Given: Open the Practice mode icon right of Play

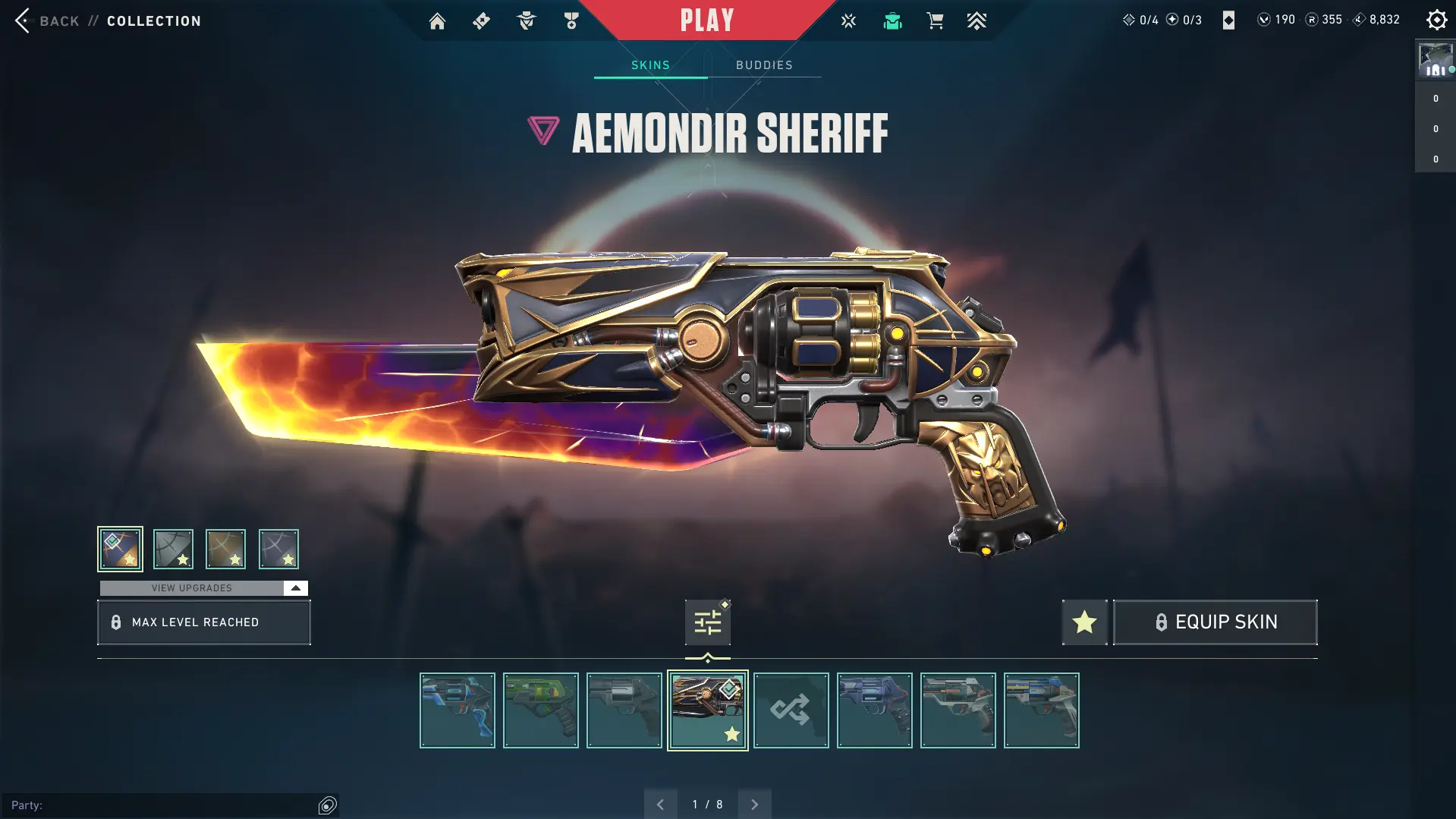Looking at the screenshot, I should [847, 20].
